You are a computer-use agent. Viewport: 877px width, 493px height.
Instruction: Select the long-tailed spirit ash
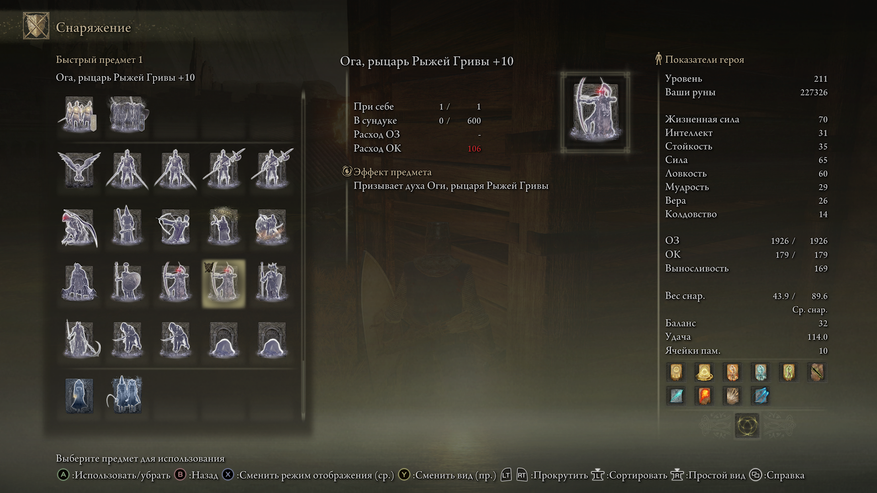78,340
